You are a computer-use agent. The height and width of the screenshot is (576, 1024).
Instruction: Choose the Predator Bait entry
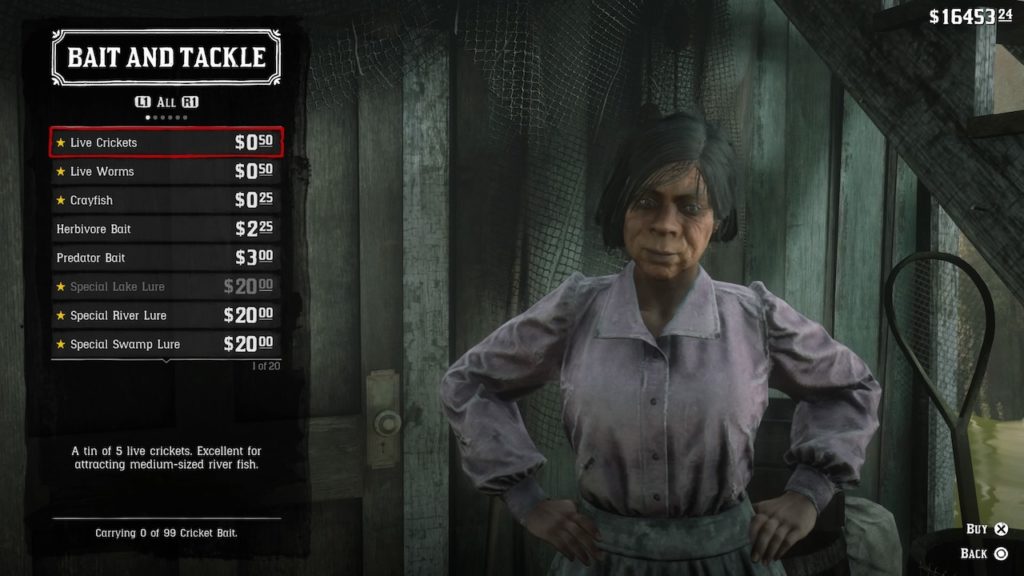coord(166,258)
